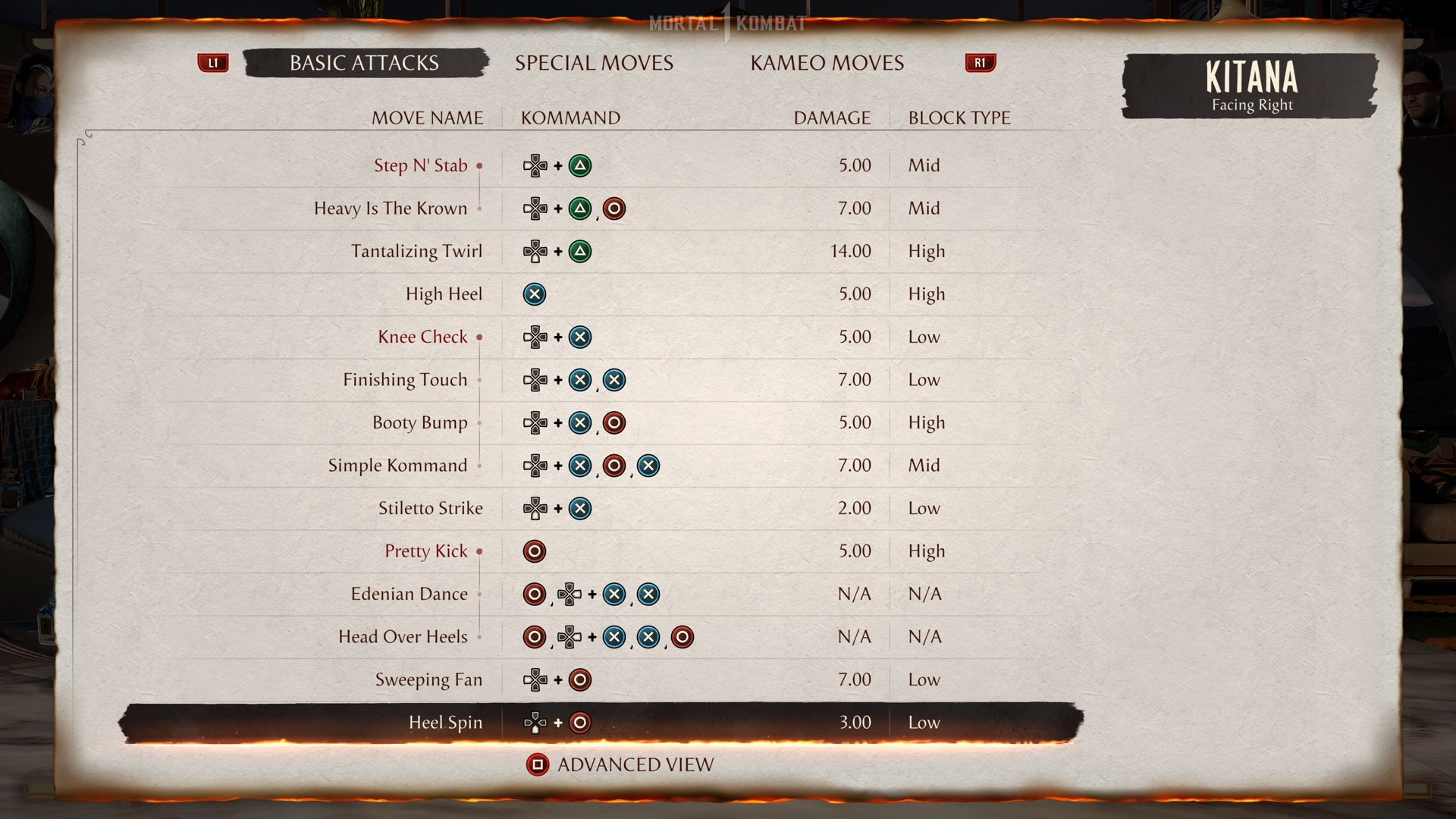1456x819 pixels.
Task: Select the Sweeping Fan move entry
Action: pos(430,679)
